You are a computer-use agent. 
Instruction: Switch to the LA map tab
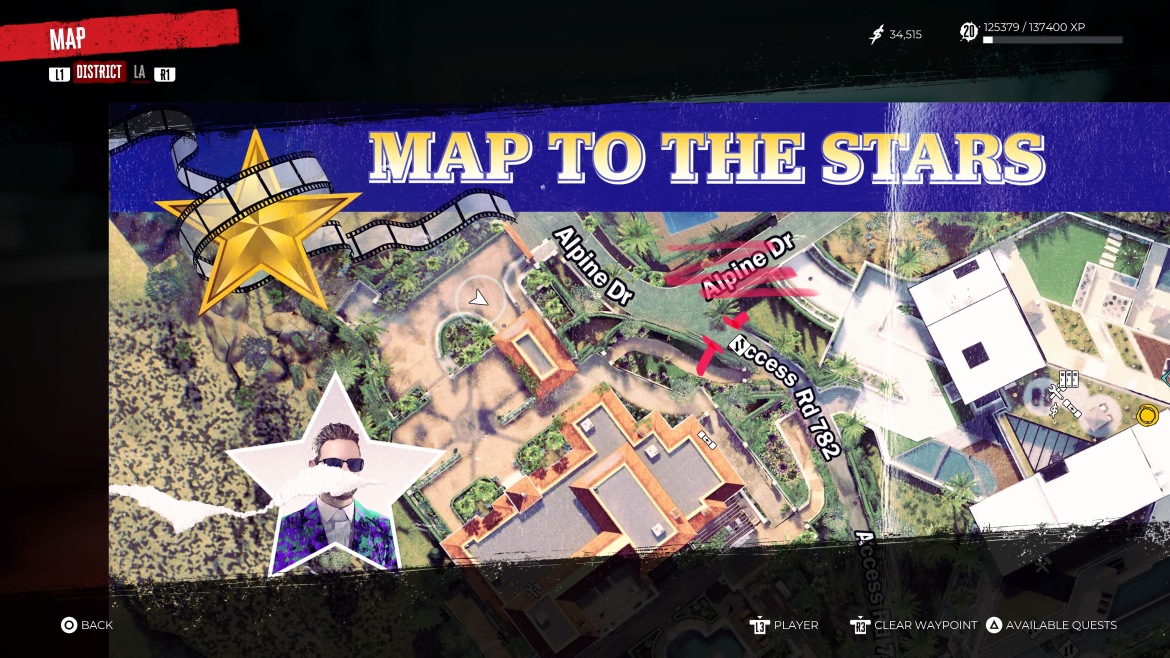139,73
